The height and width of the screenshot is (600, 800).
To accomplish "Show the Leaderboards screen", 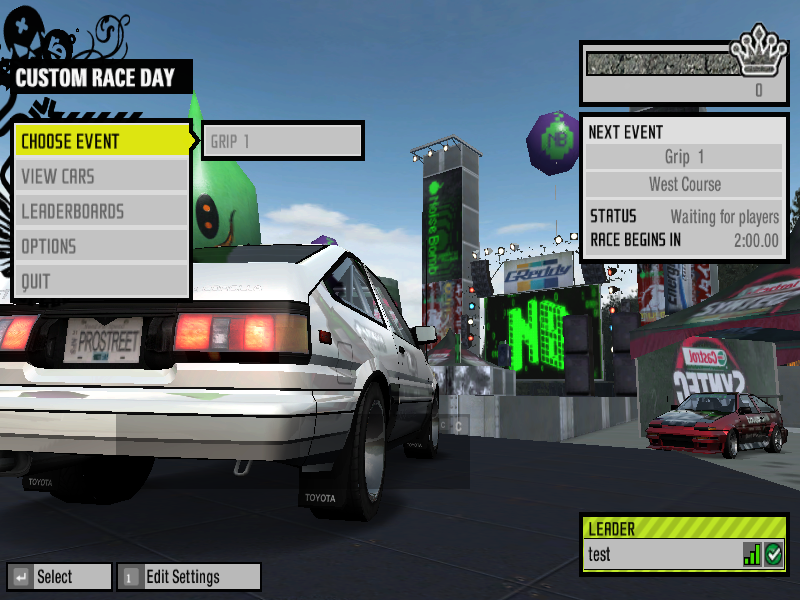I will pyautogui.click(x=100, y=212).
